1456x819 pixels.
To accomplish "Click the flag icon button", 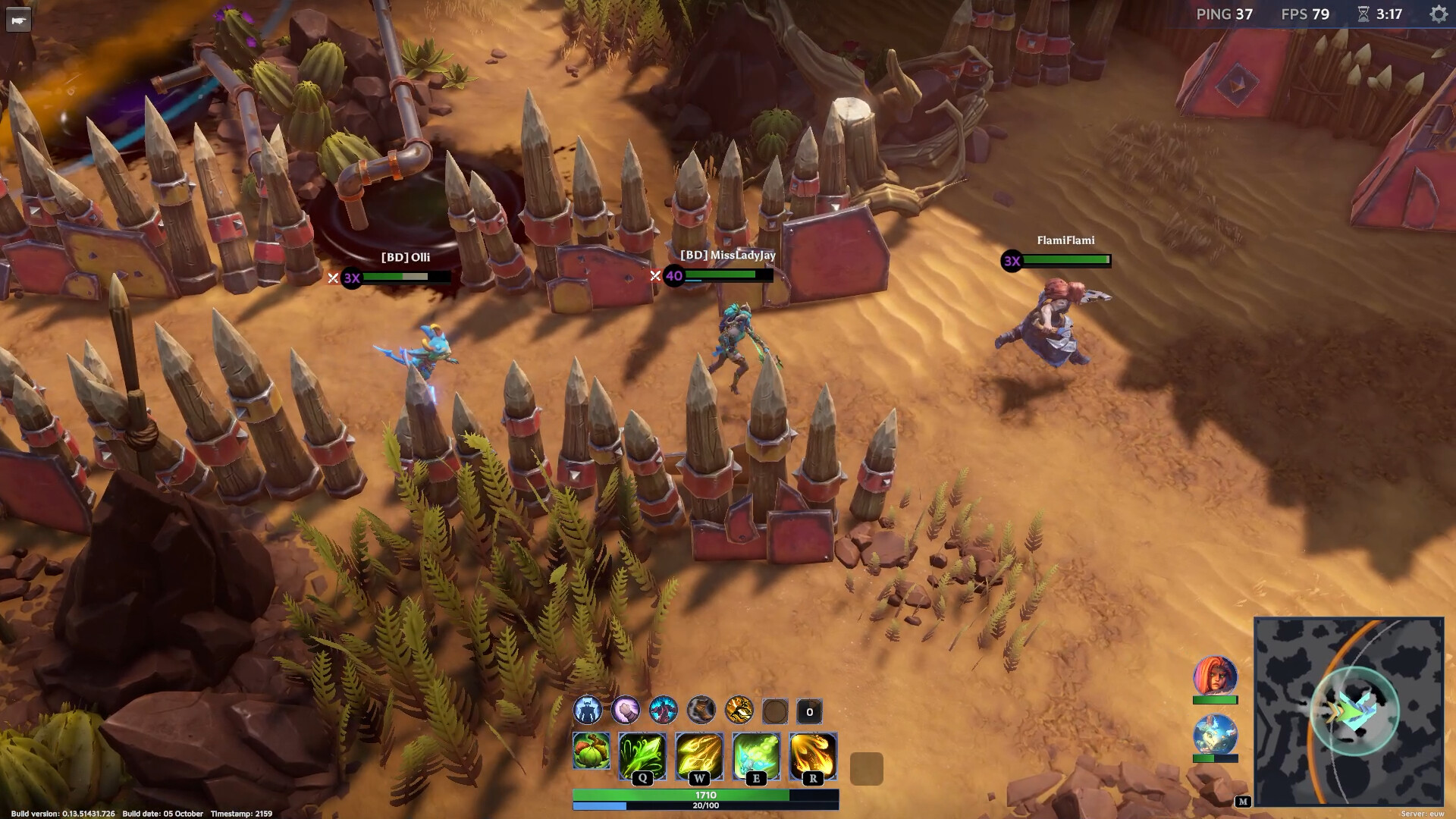I will (x=18, y=20).
